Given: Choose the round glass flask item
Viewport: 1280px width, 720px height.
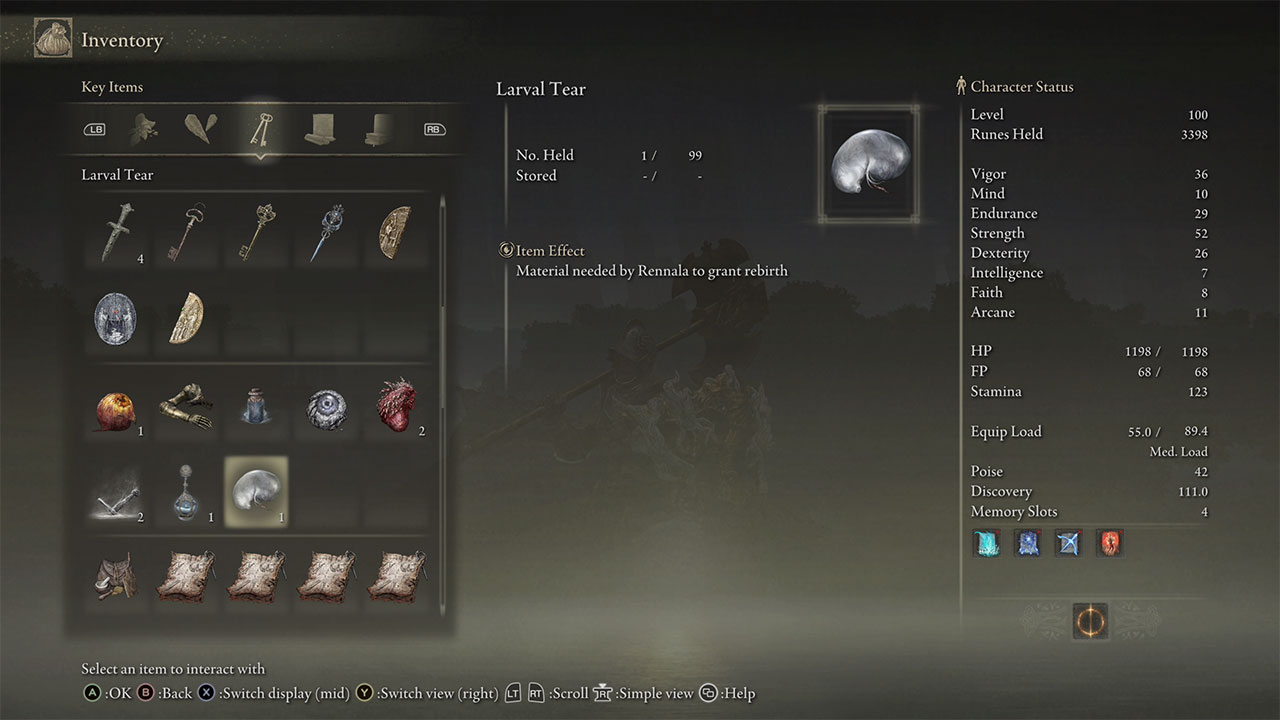Looking at the screenshot, I should pyautogui.click(x=188, y=491).
